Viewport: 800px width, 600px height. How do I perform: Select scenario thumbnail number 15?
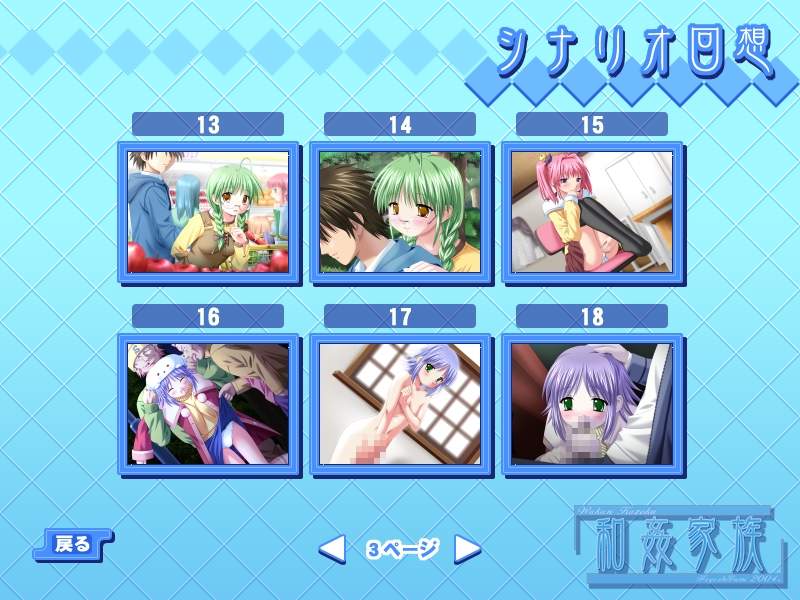[592, 212]
